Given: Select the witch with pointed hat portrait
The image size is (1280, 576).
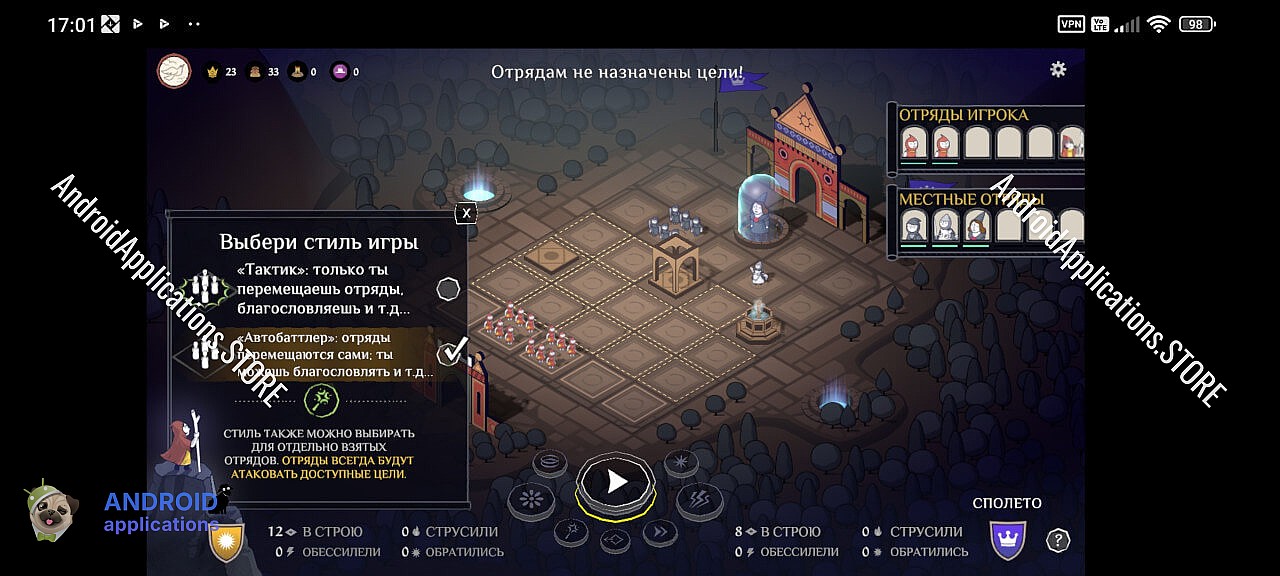Looking at the screenshot, I should [977, 225].
